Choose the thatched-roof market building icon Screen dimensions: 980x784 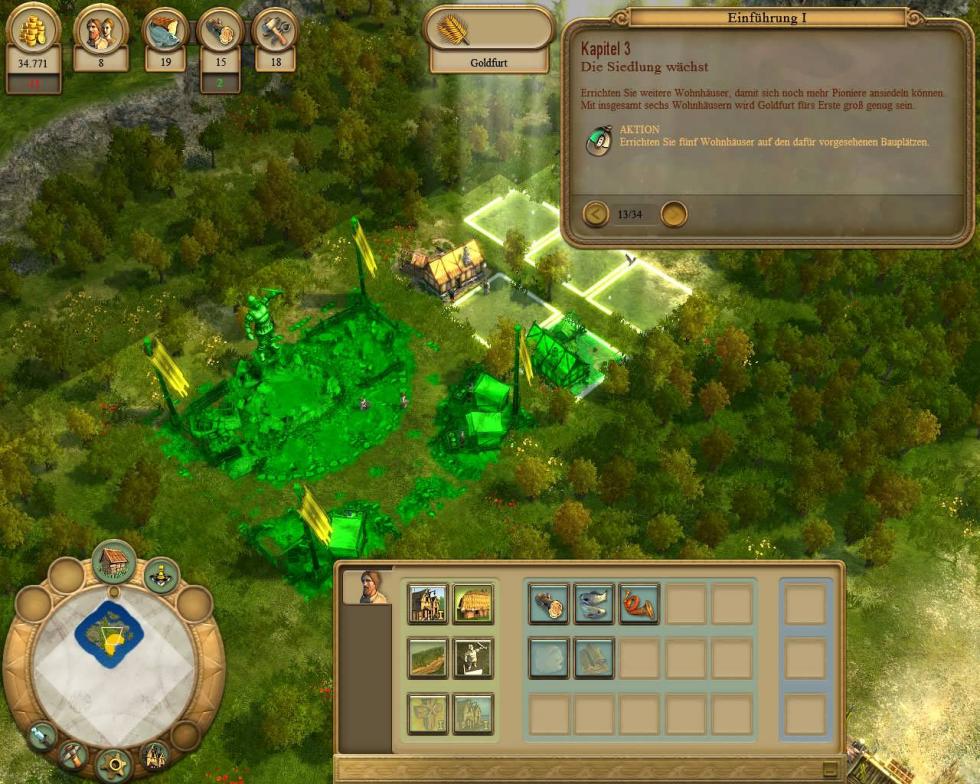click(x=473, y=604)
